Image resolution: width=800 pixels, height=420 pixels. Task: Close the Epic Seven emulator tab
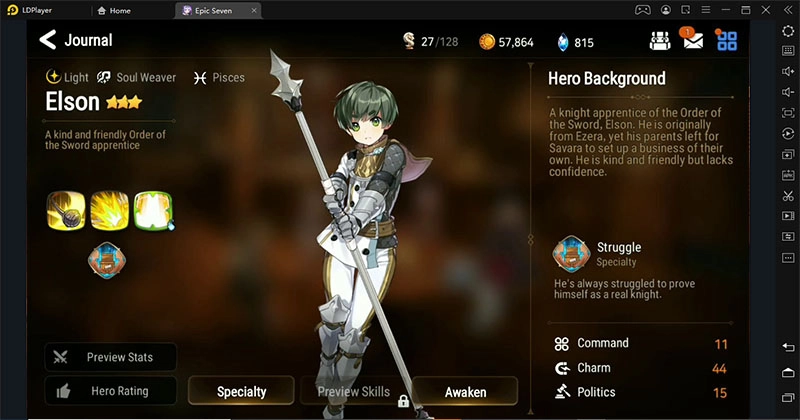click(253, 10)
